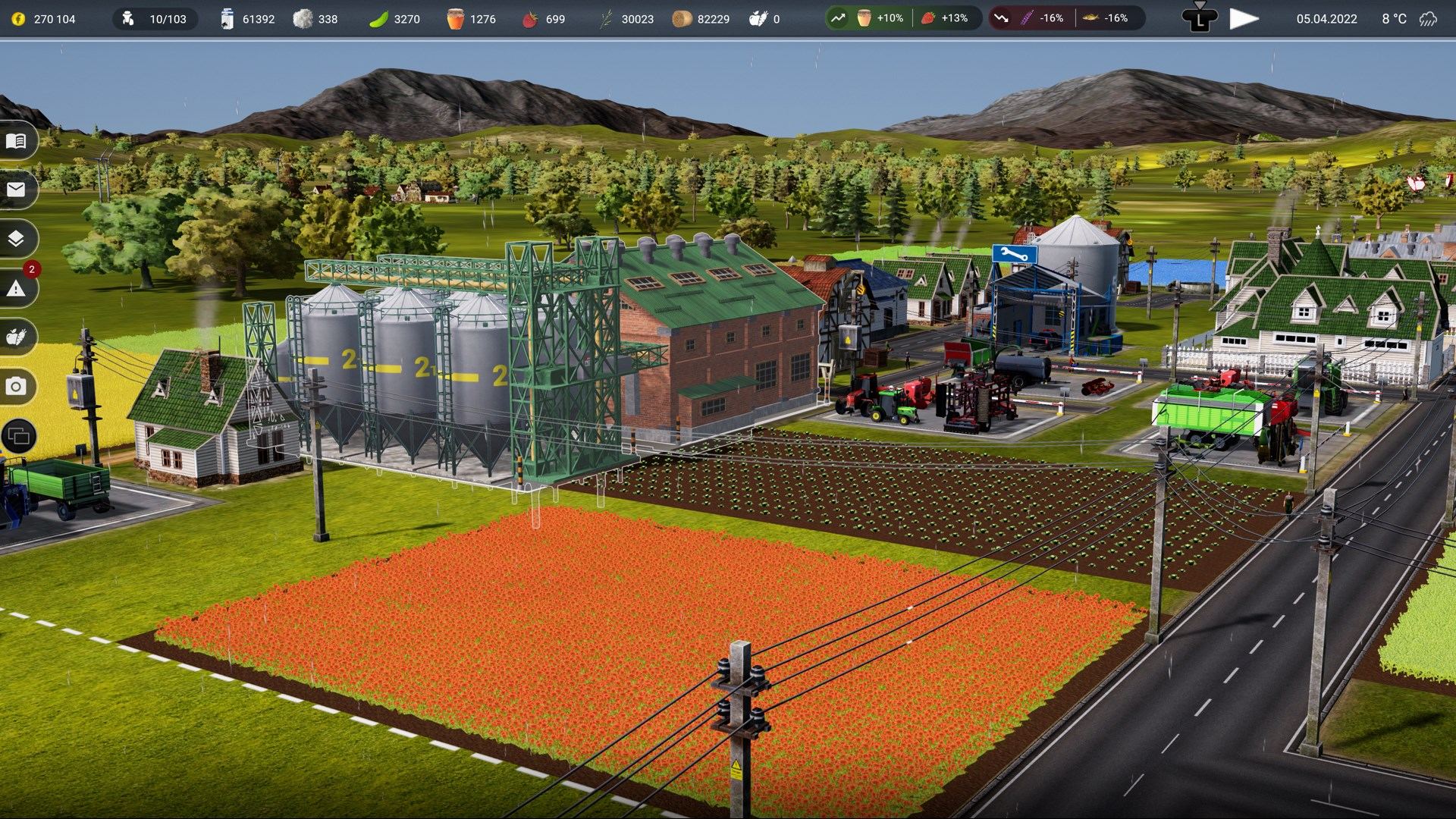The image size is (1456, 819).
Task: Click the temperature reading of 8 degrees
Action: coord(1395,18)
